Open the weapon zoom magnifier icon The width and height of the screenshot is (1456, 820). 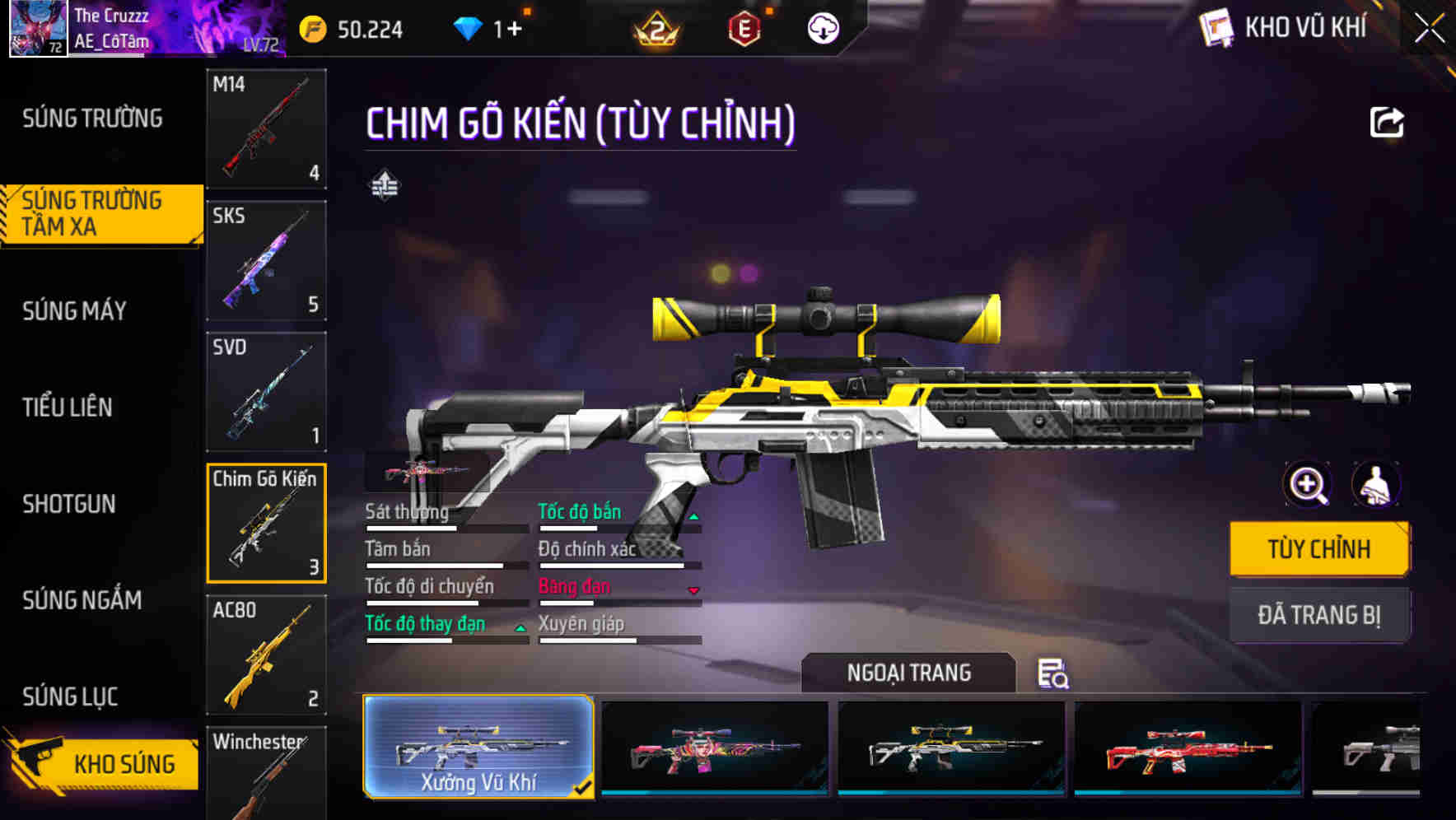(x=1306, y=485)
